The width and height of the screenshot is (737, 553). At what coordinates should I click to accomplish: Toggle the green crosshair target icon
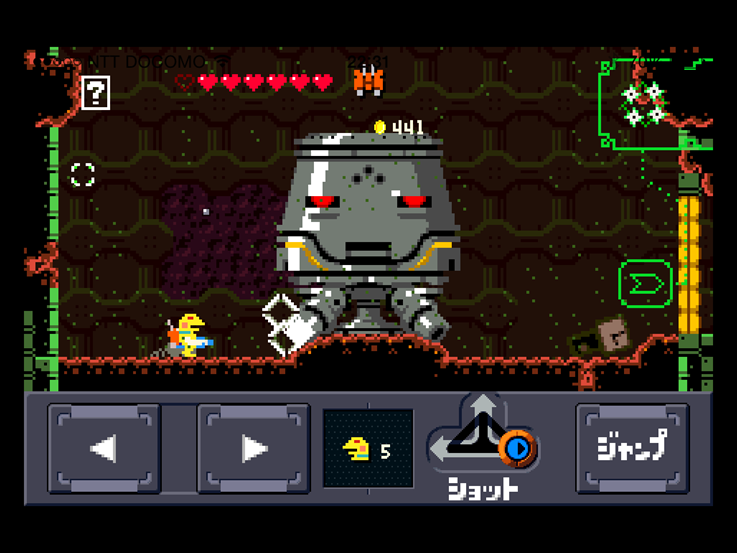83,175
